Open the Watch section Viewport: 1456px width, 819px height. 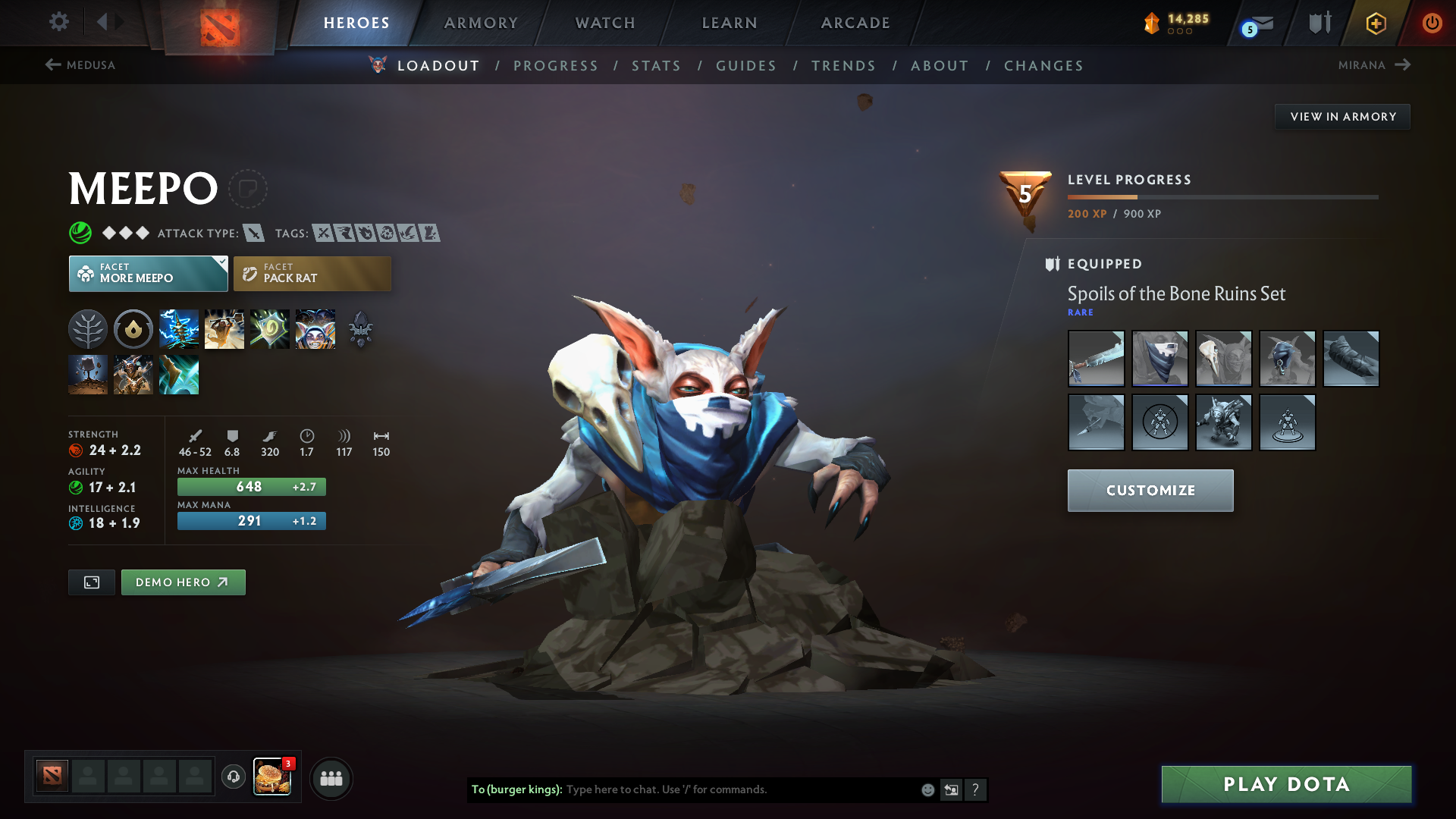tap(604, 23)
